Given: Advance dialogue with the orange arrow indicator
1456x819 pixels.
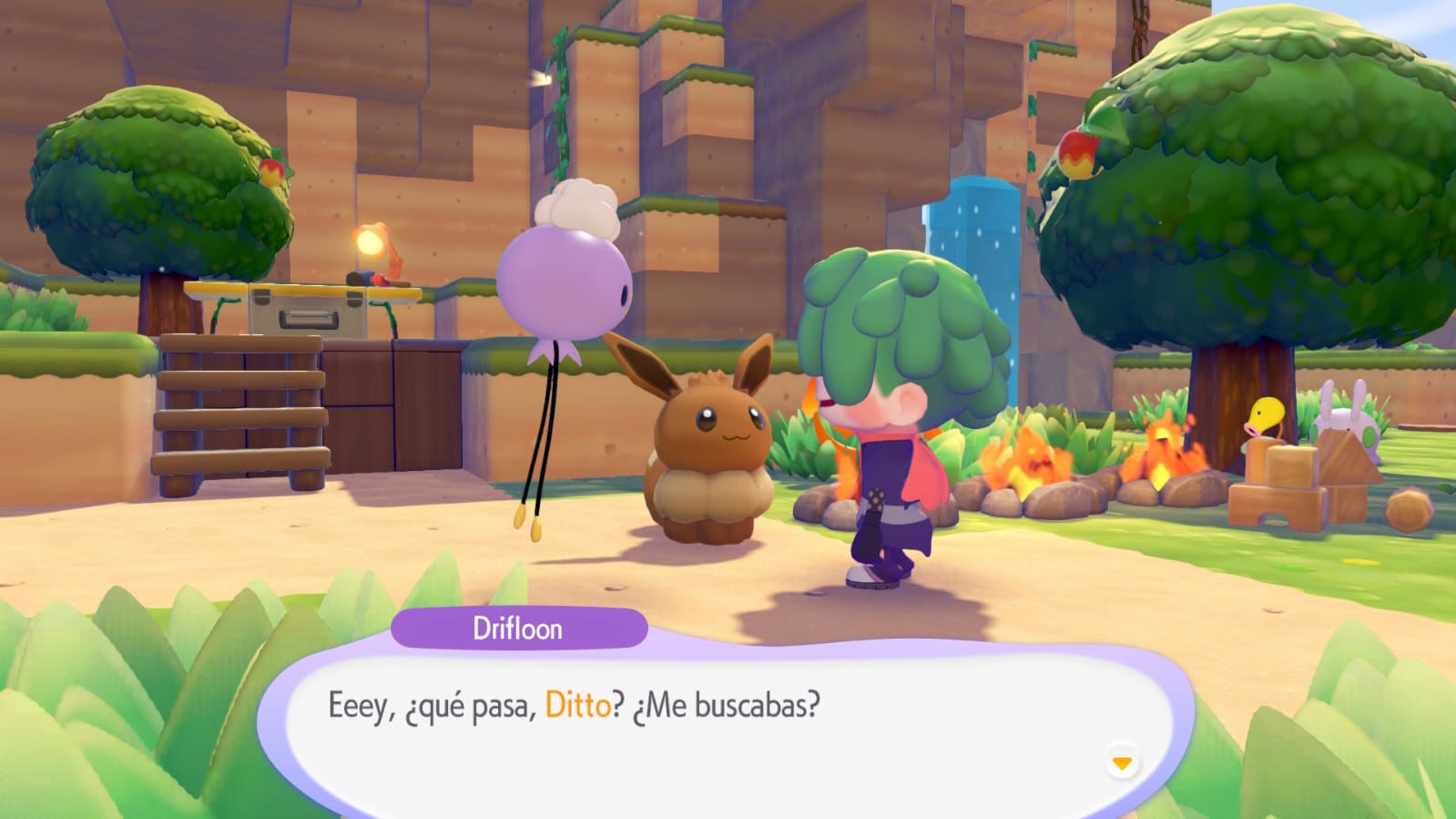Looking at the screenshot, I should click(1122, 763).
